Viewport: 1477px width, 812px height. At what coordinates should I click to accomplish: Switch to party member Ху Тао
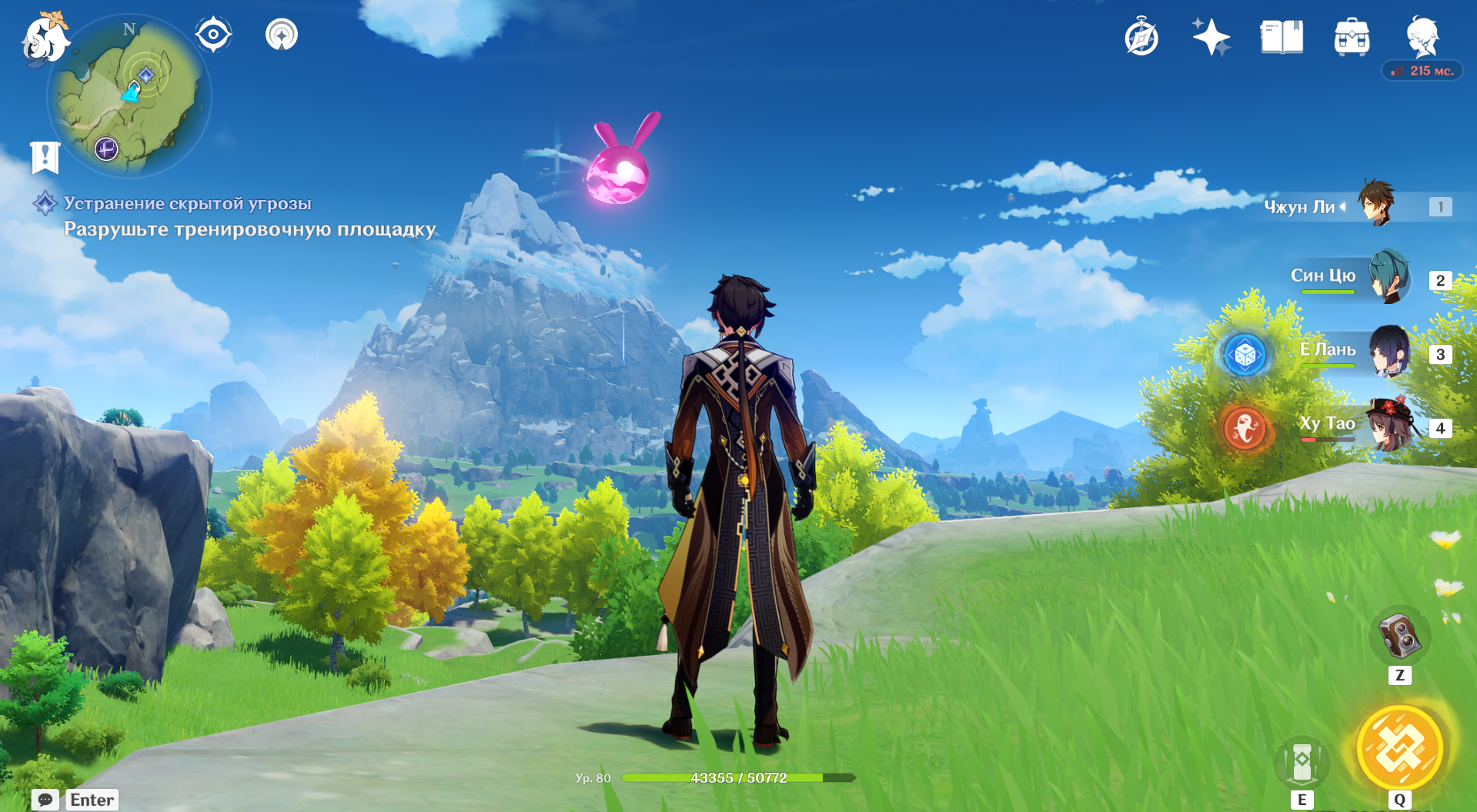[1389, 426]
